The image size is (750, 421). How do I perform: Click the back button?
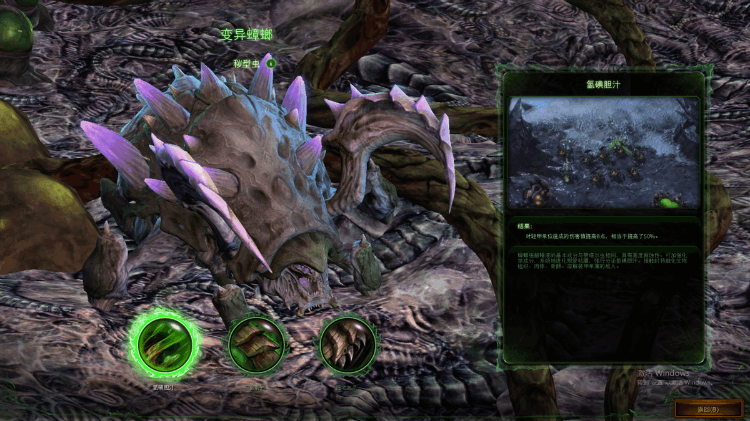pyautogui.click(x=708, y=408)
